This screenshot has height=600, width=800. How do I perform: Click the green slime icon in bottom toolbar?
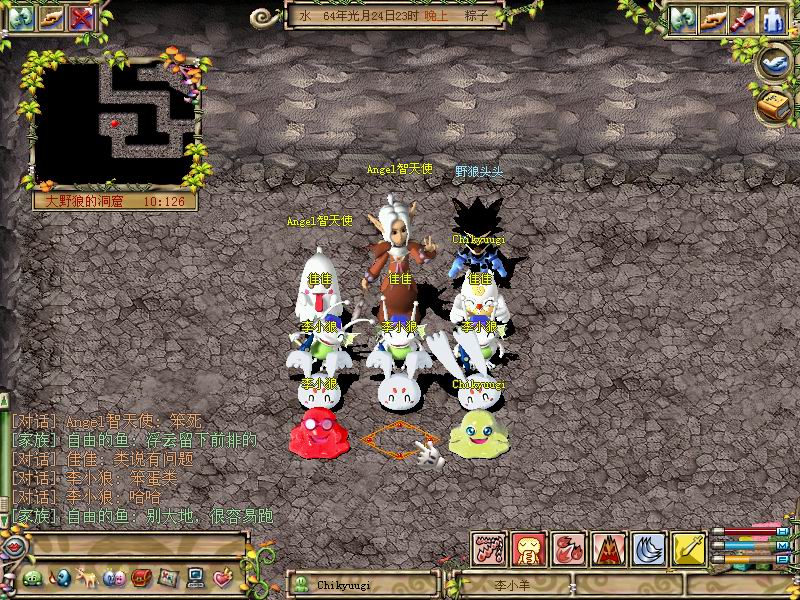pos(32,578)
